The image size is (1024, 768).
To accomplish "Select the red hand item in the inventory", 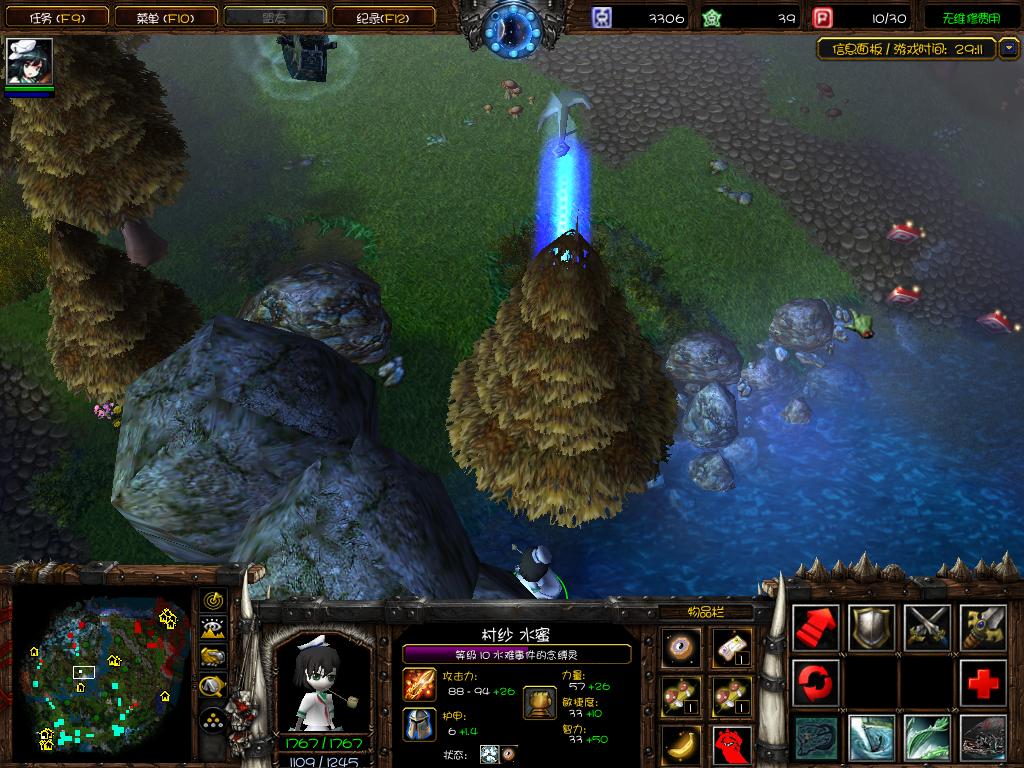I will point(732,743).
